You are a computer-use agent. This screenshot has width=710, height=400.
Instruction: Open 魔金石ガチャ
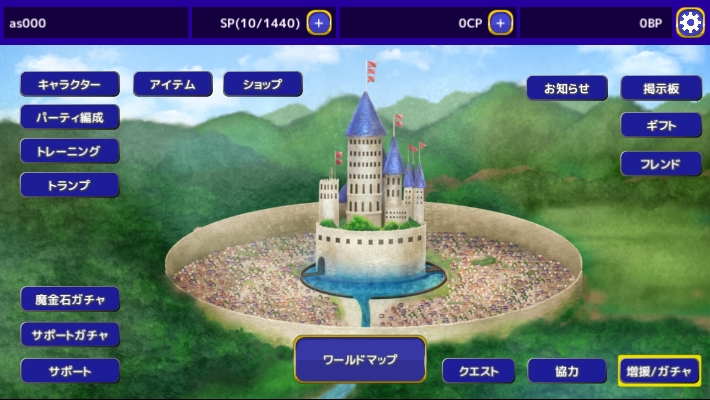click(70, 299)
